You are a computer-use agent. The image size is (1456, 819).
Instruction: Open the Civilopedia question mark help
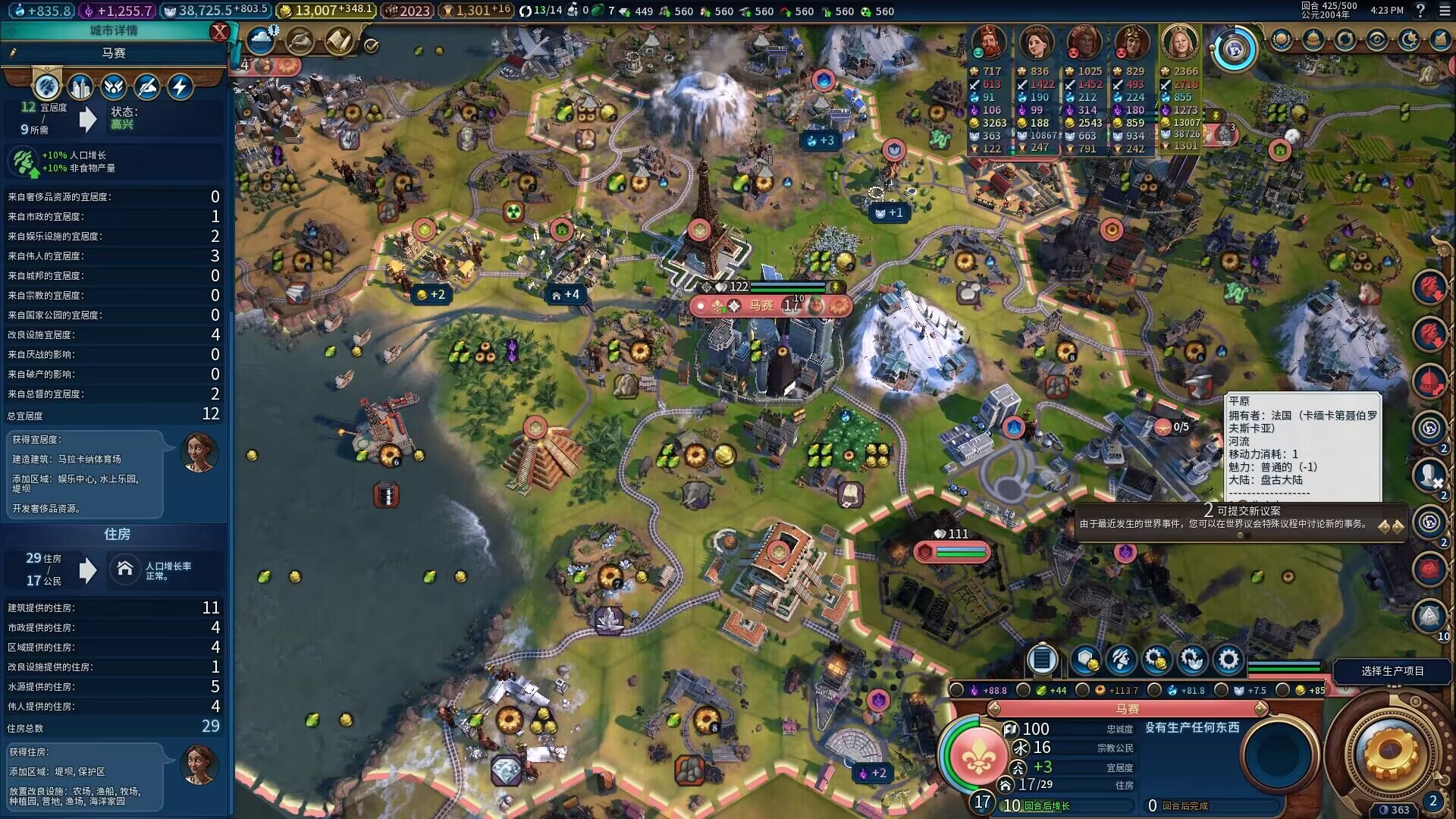[1420, 11]
